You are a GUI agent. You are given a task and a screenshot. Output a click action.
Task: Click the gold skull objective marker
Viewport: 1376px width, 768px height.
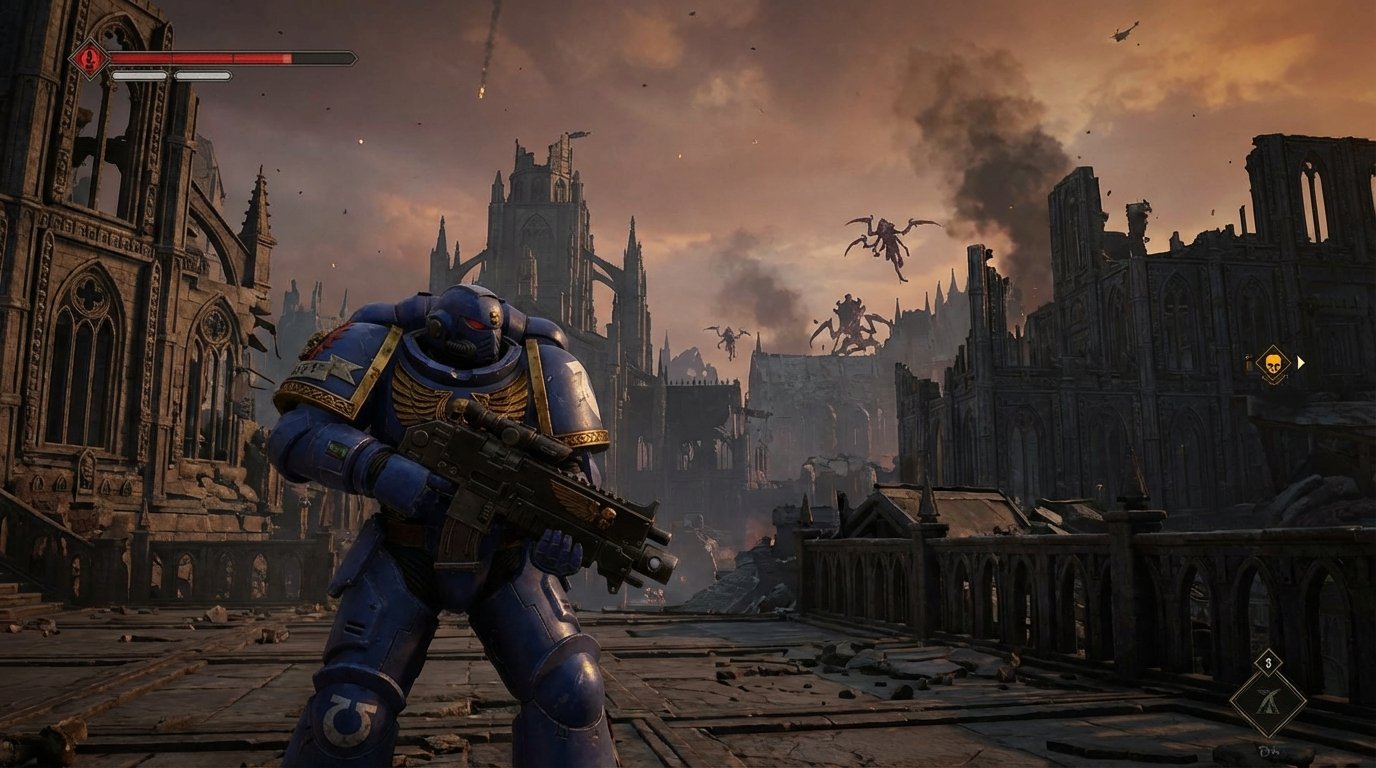tap(1274, 363)
